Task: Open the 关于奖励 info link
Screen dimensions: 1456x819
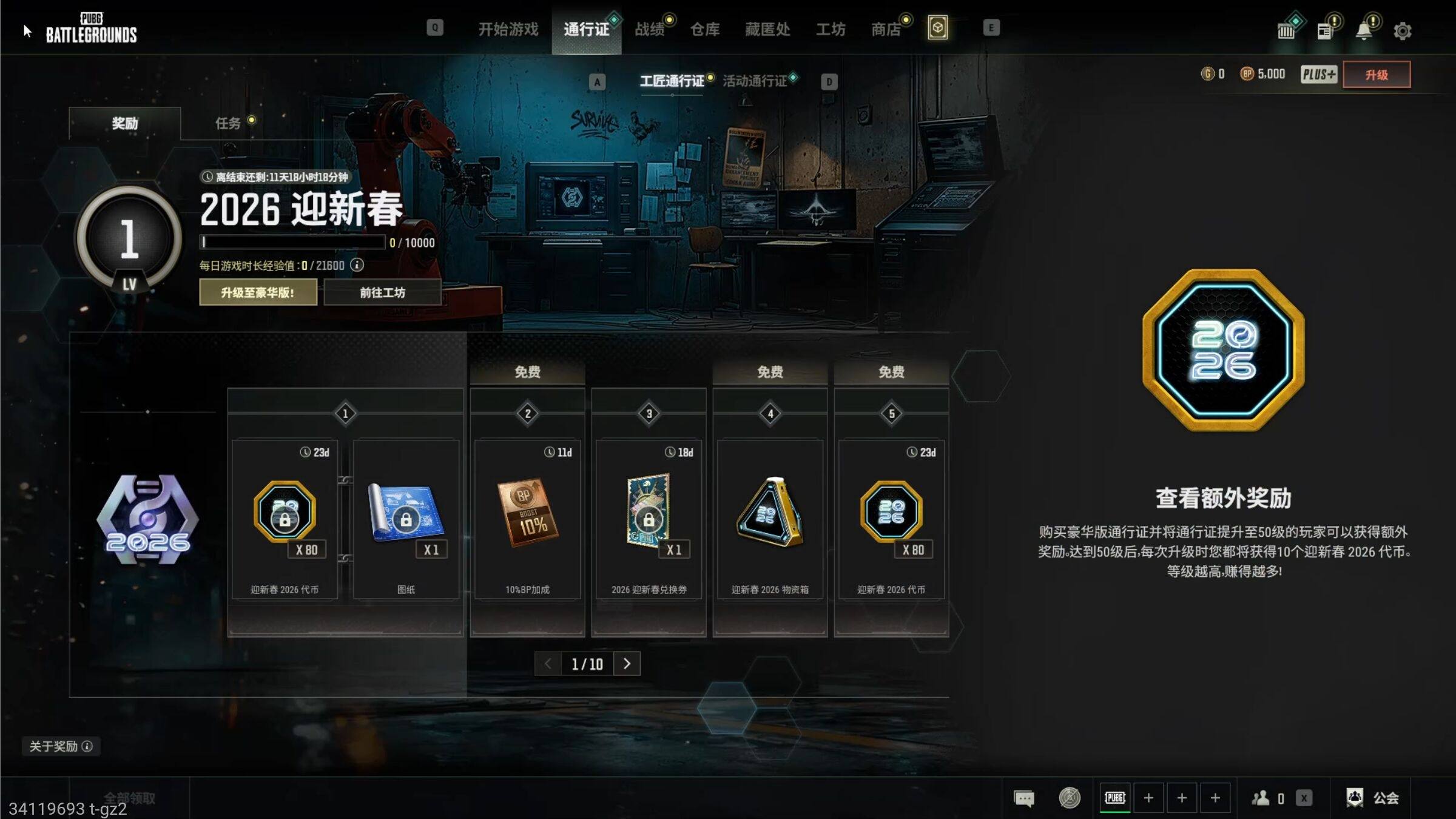Action: (61, 746)
